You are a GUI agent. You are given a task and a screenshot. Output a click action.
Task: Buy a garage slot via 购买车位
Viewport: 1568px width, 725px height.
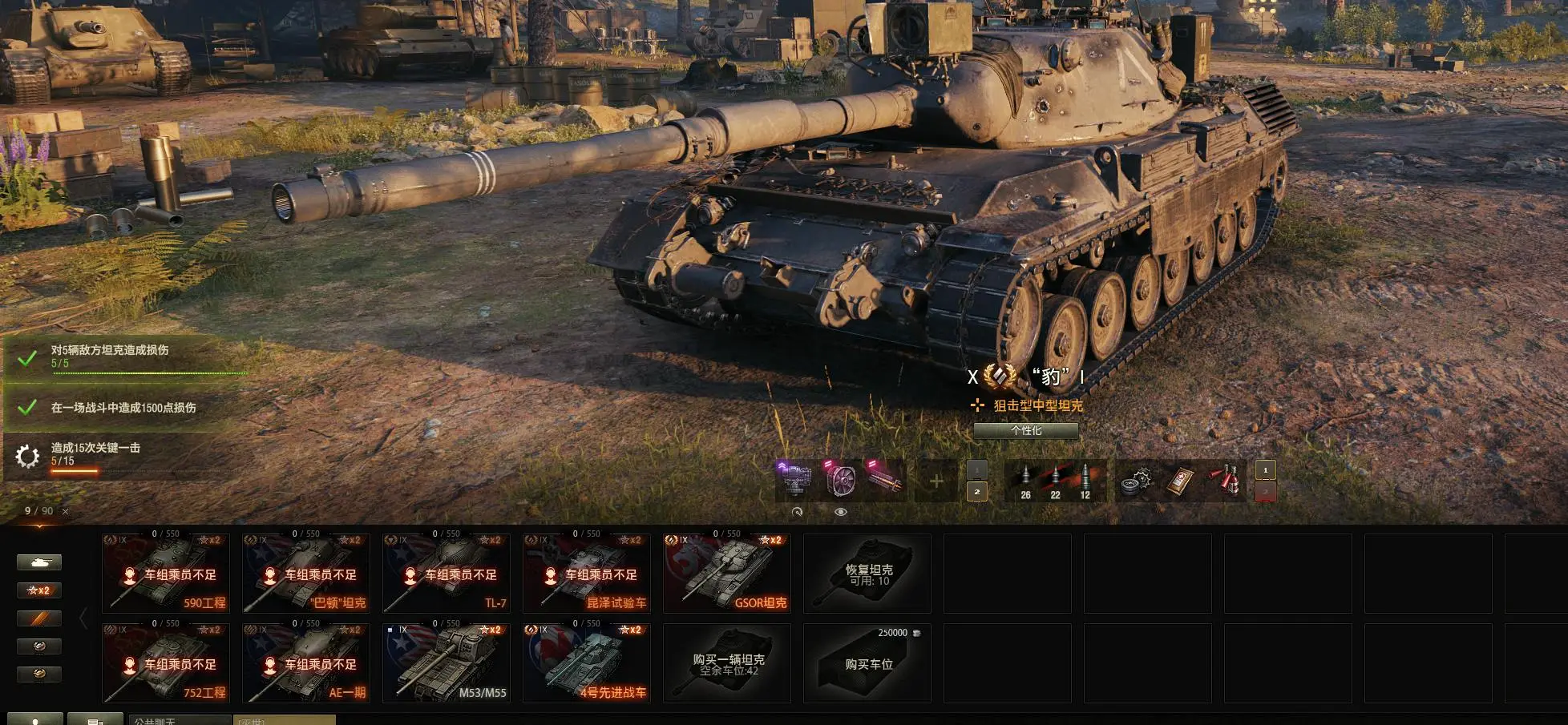point(867,663)
